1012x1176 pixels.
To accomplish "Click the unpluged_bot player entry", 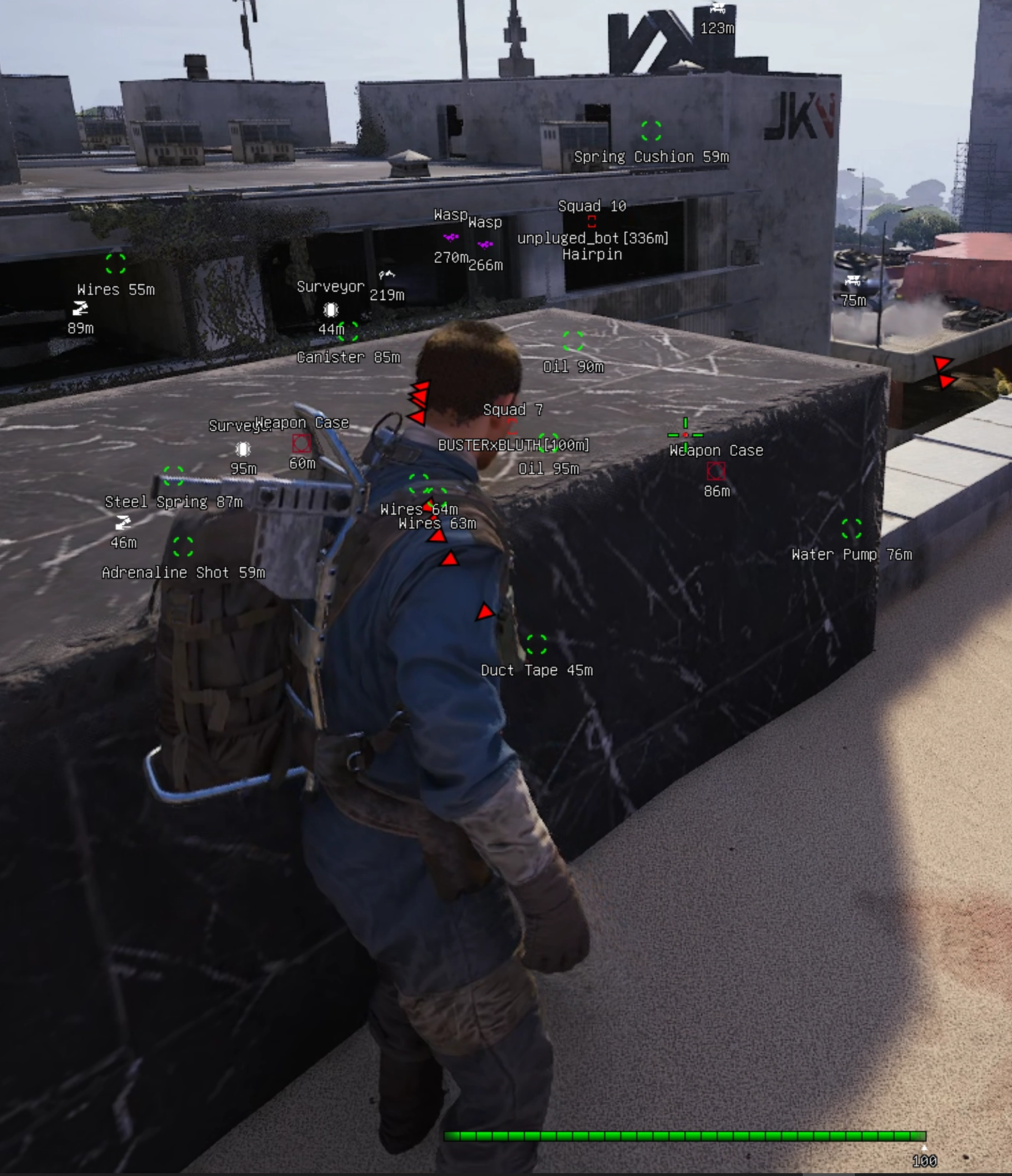I will click(x=593, y=239).
